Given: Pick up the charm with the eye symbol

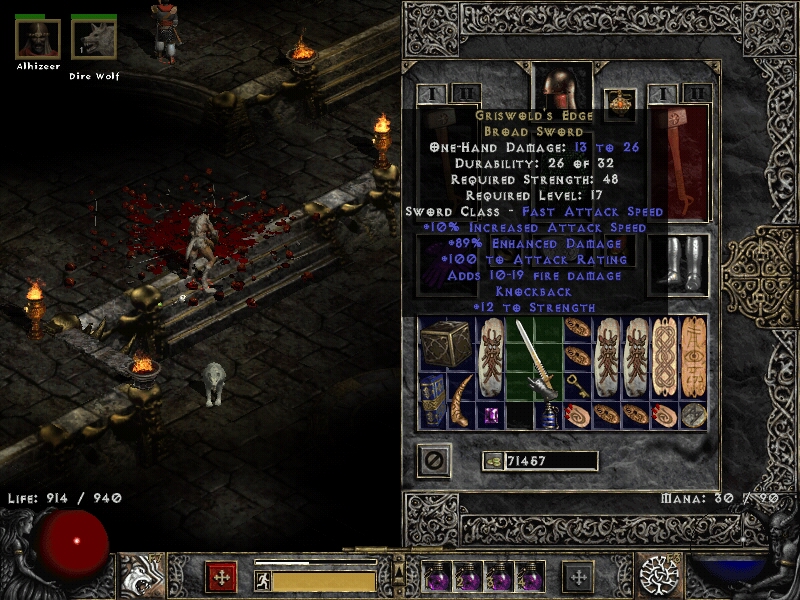Looking at the screenshot, I should [694, 358].
